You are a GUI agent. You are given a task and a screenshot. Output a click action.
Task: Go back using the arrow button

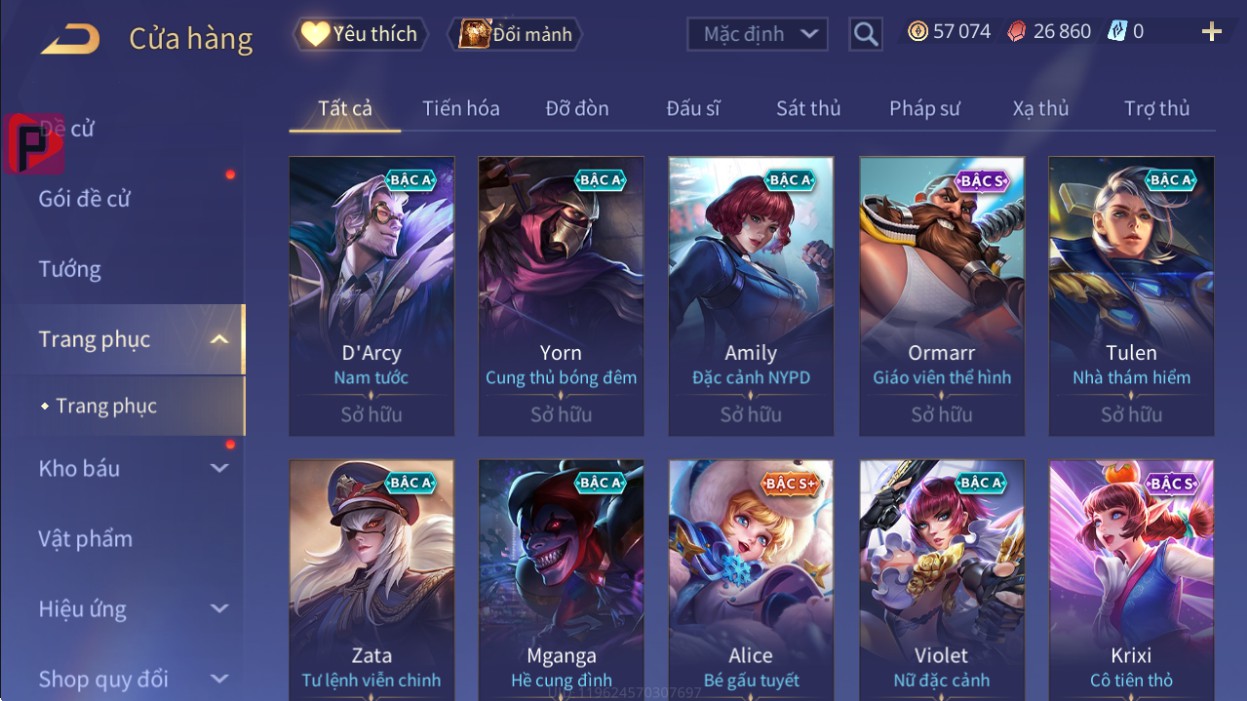70,39
